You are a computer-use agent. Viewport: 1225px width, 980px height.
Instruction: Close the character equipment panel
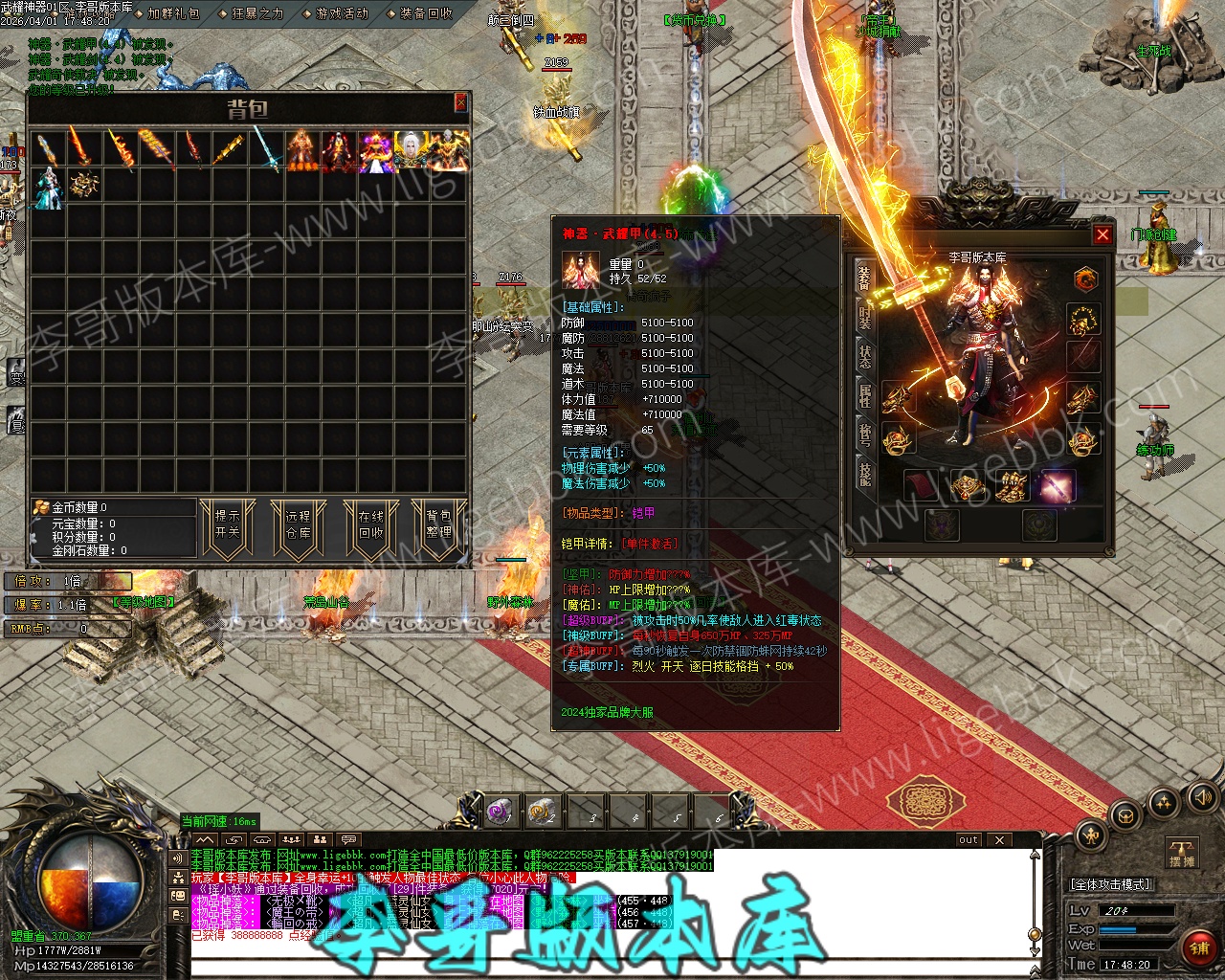click(x=1102, y=234)
